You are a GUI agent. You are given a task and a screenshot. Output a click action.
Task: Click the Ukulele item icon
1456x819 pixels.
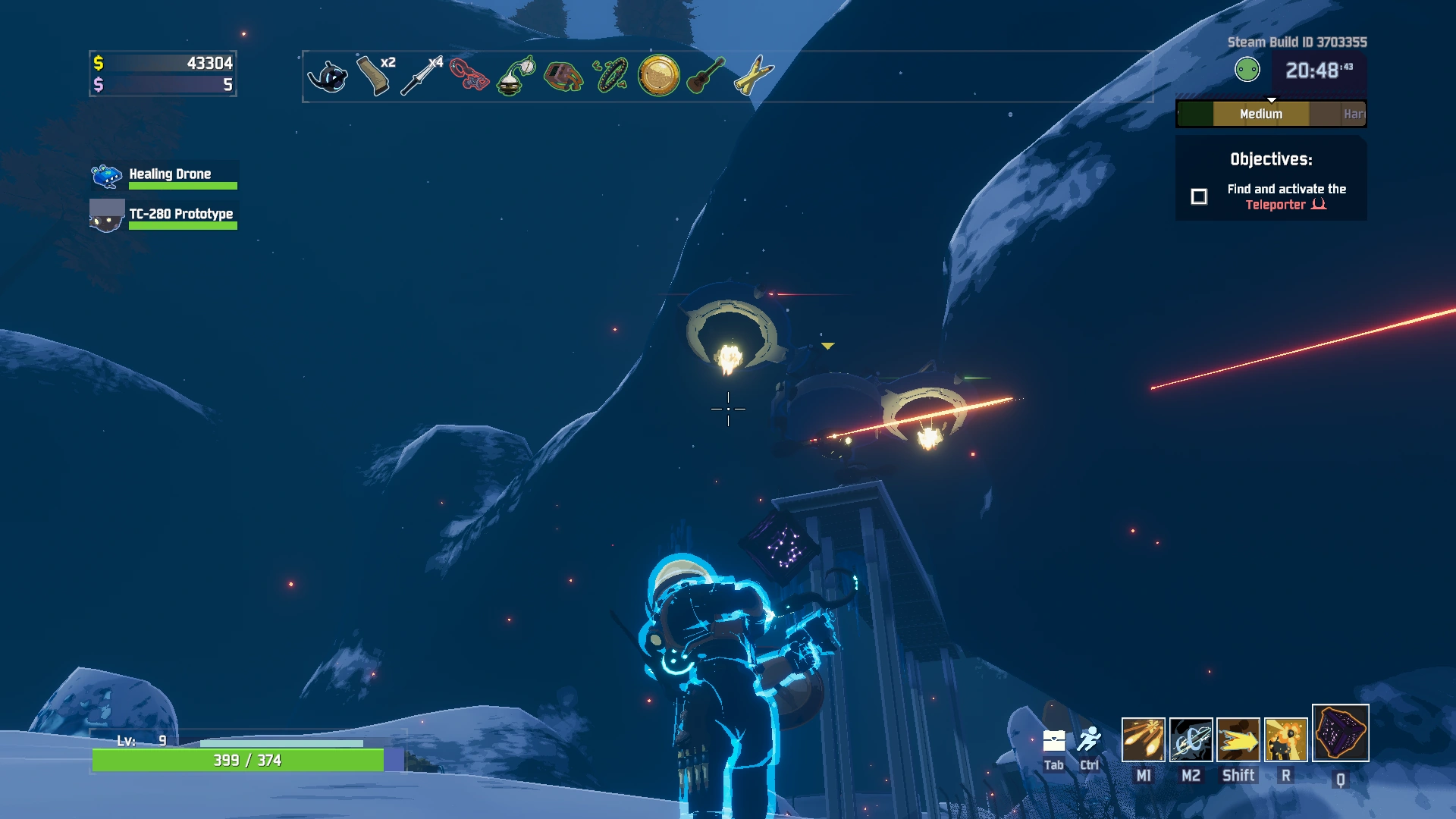pyautogui.click(x=705, y=76)
